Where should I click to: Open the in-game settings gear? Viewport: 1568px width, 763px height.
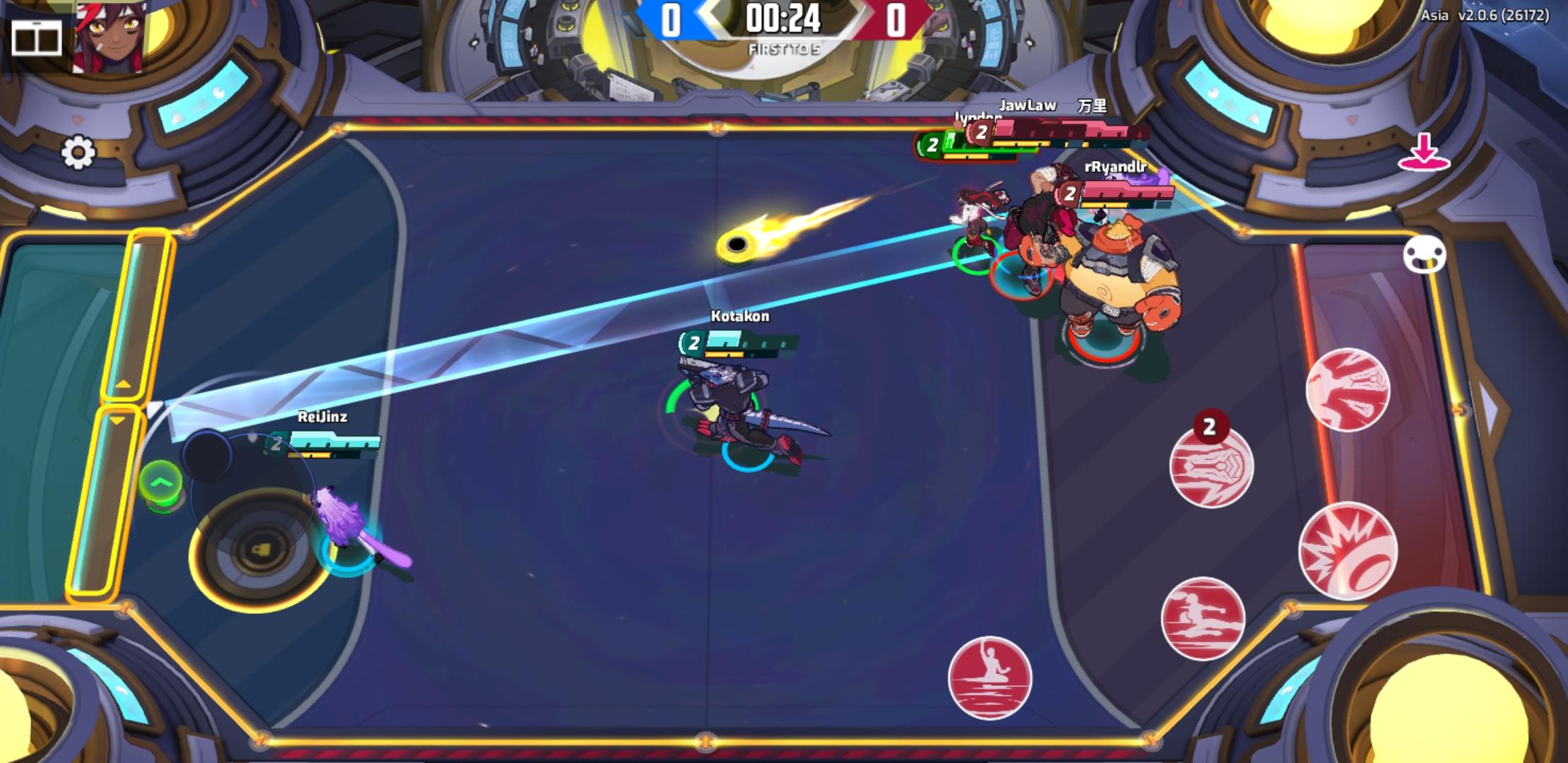[79, 150]
